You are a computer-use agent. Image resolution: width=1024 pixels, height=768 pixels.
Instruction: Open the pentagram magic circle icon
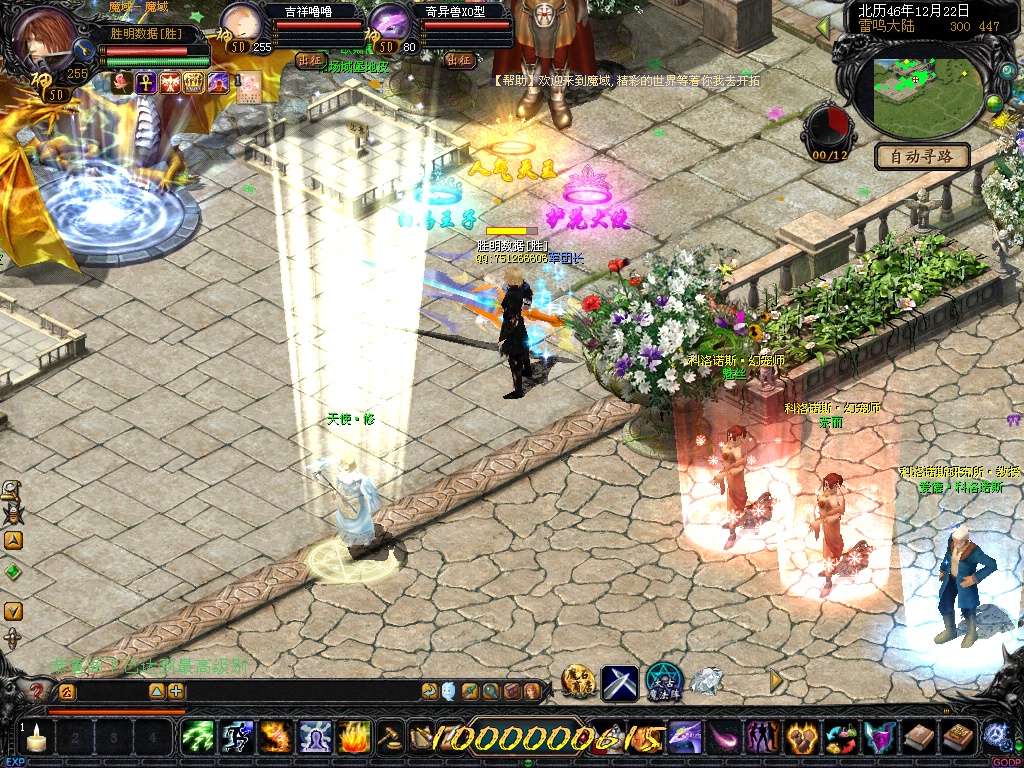663,682
